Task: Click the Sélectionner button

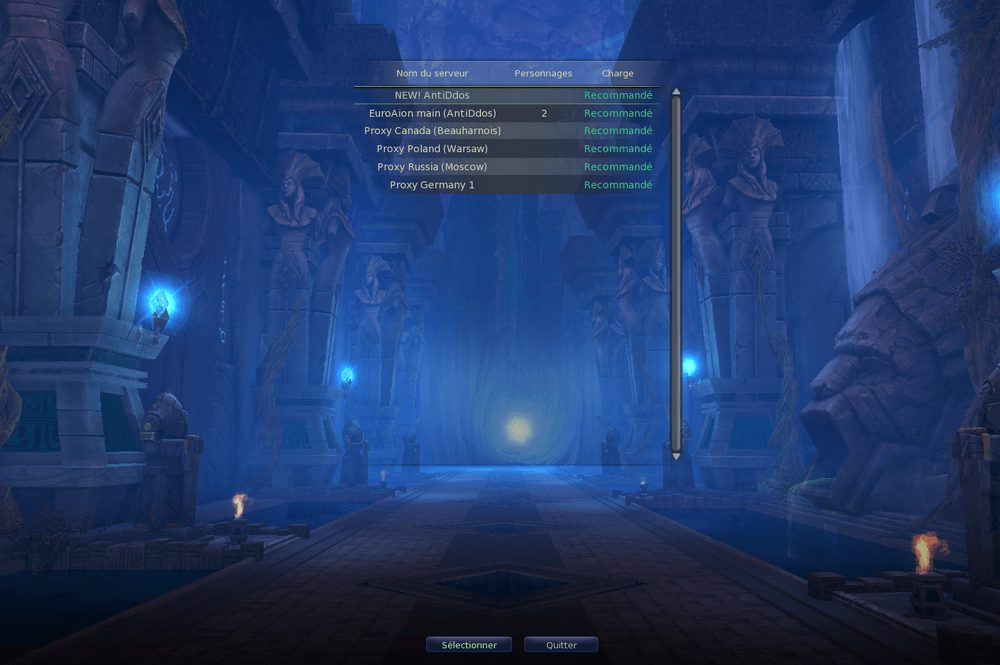Action: click(469, 645)
